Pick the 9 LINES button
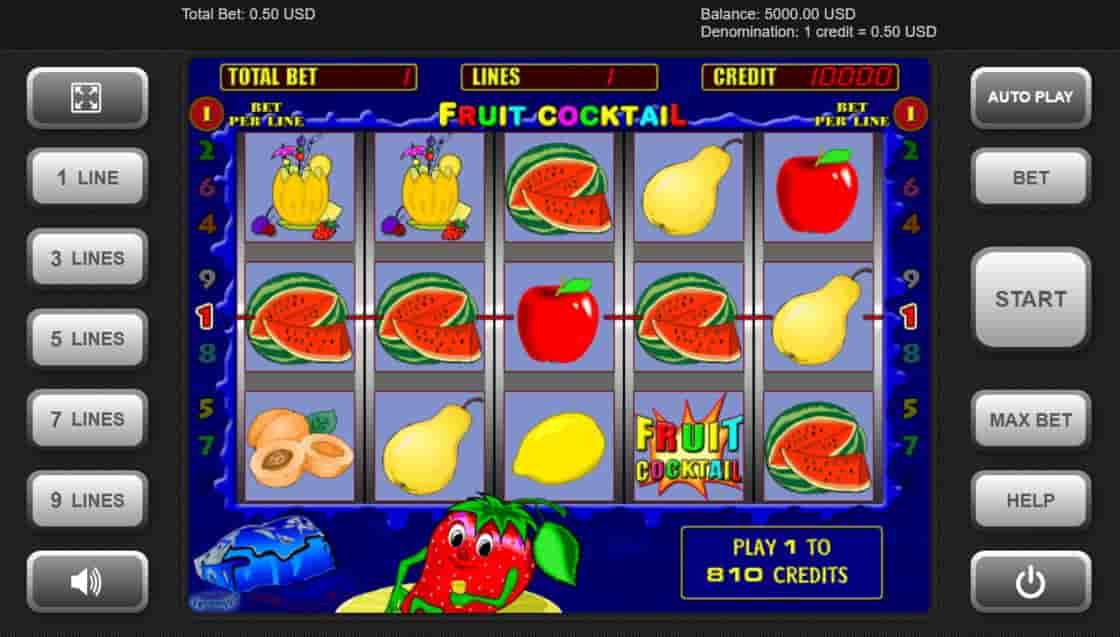The image size is (1120, 637). [87, 500]
